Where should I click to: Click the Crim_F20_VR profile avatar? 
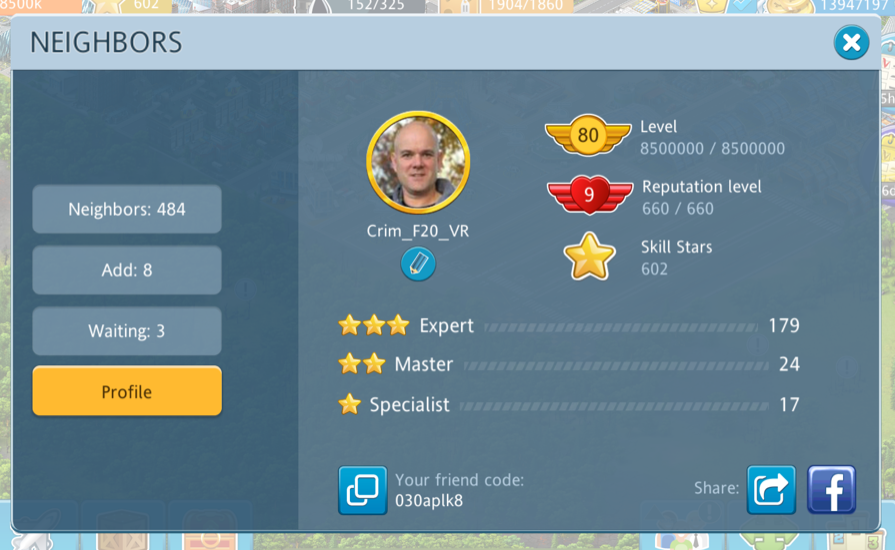418,163
